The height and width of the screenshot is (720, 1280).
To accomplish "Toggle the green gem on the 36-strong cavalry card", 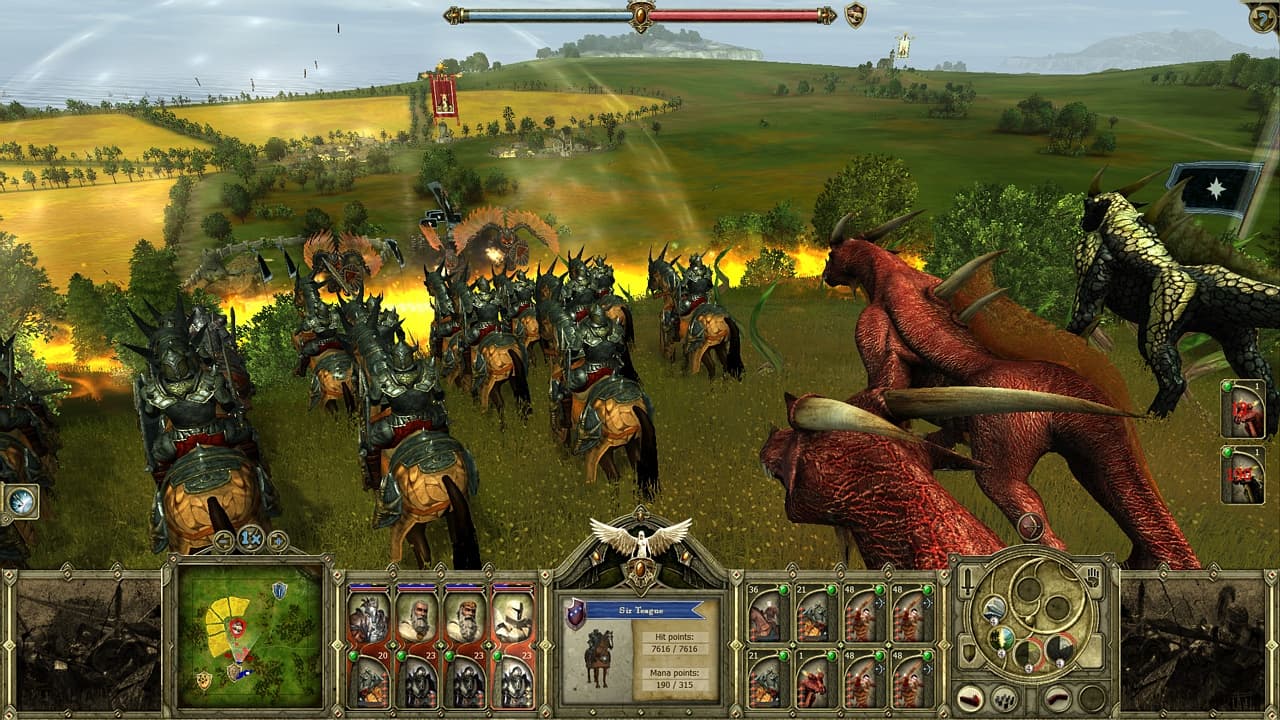I will coord(784,590).
